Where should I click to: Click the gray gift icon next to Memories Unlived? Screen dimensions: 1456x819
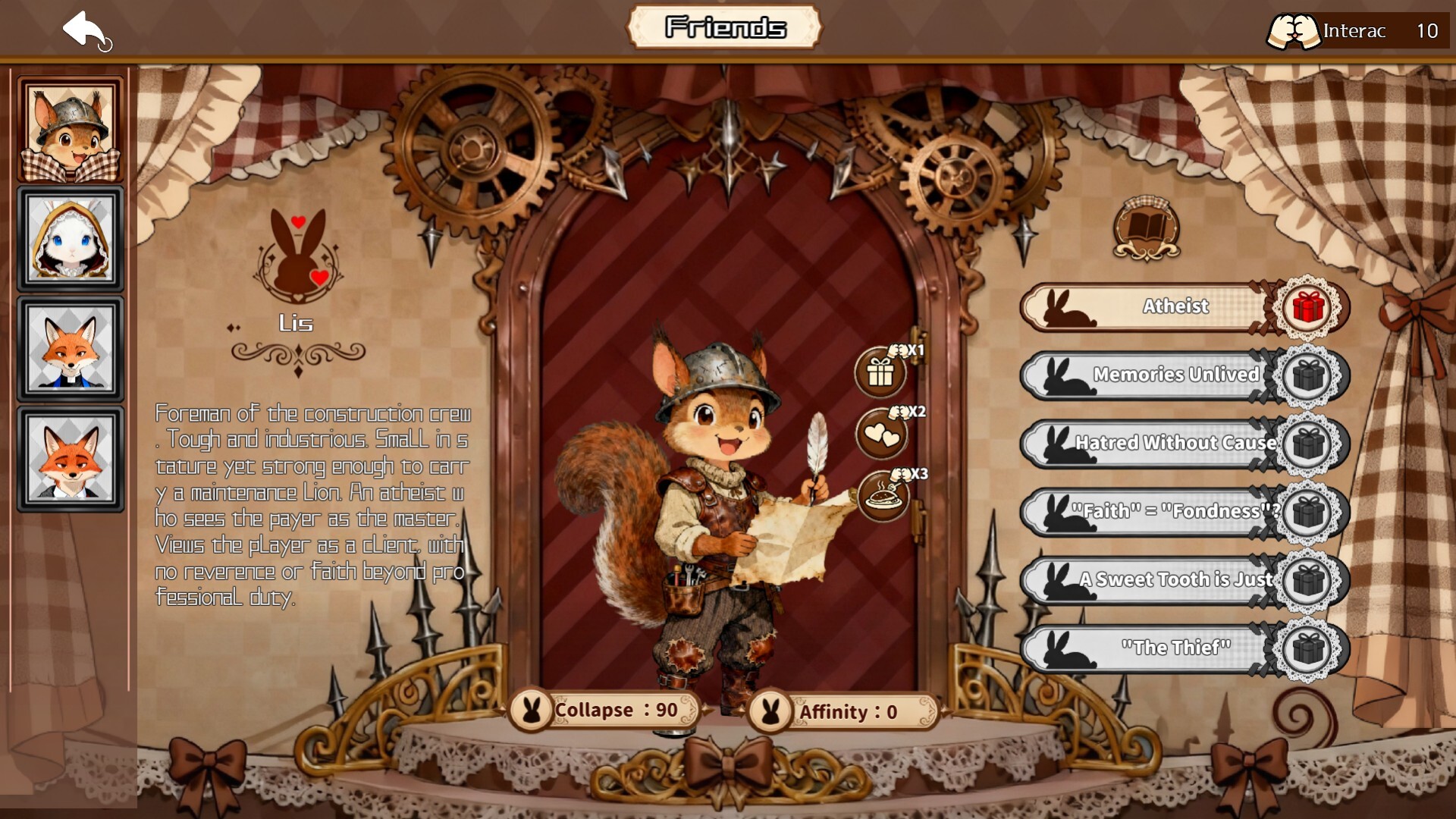(1307, 375)
